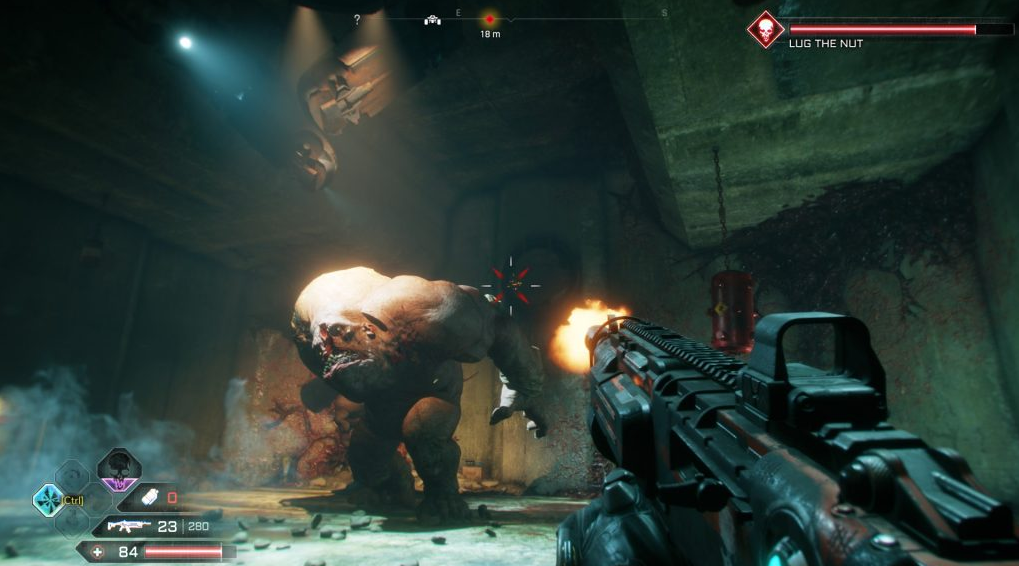Viewport: 1019px width, 566px height.
Task: Click the health cross icon
Action: pos(97,551)
